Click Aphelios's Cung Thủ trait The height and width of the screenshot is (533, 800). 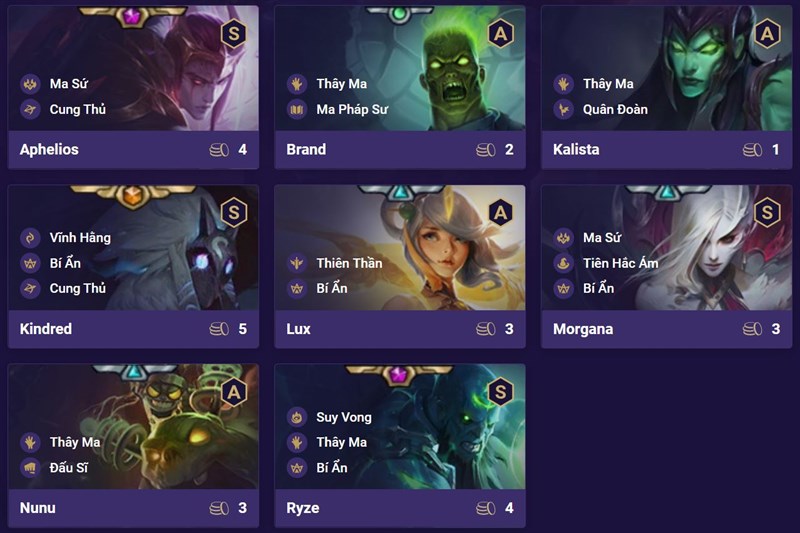pos(77,109)
